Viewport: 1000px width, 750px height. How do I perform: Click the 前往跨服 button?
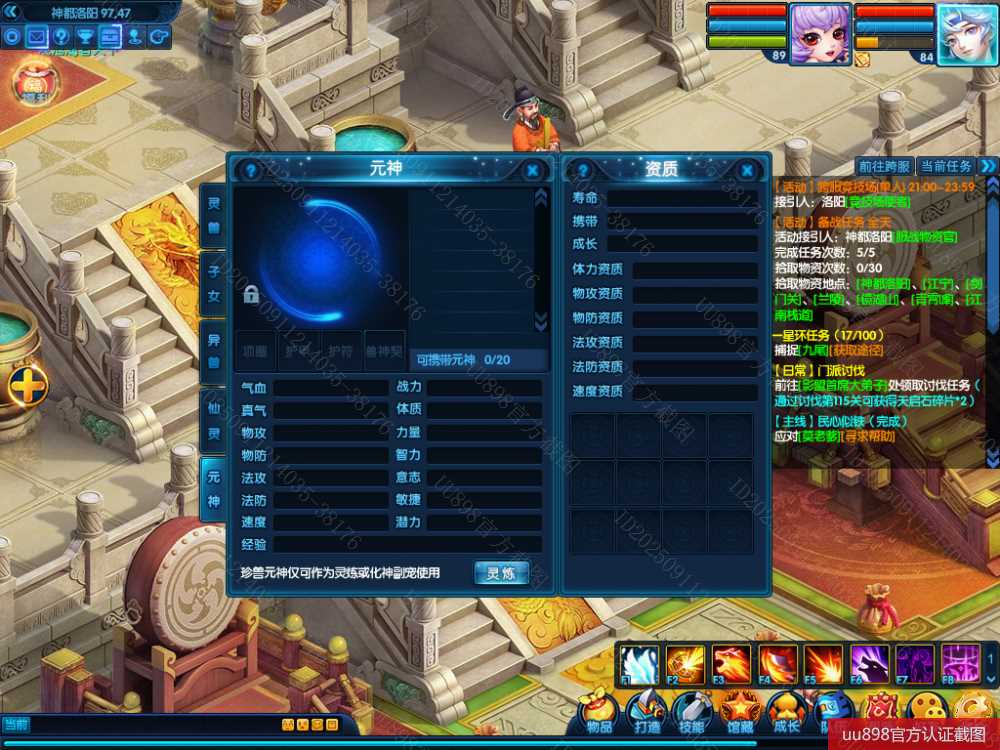884,166
